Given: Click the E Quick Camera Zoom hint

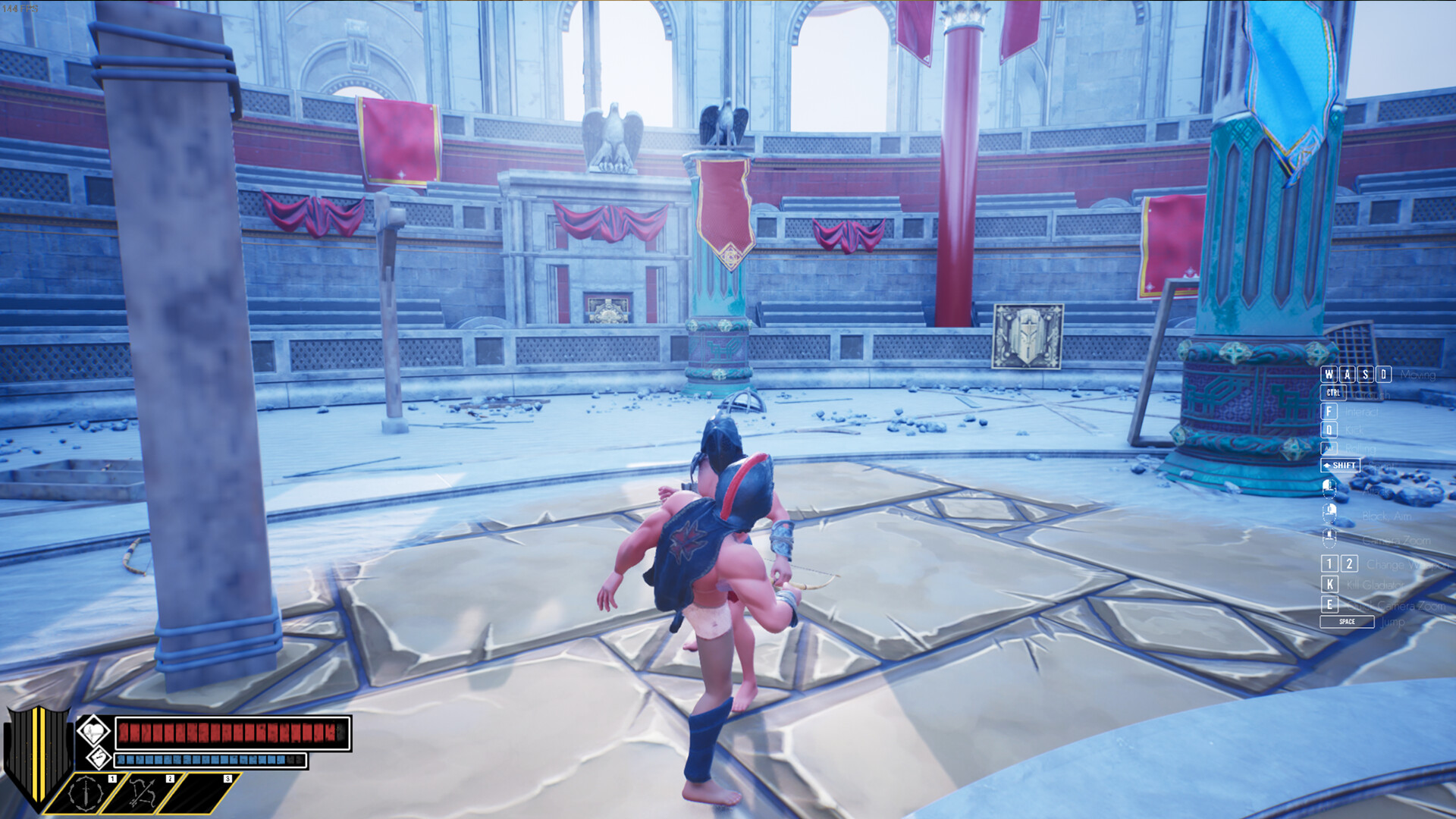Looking at the screenshot, I should point(1329,603).
